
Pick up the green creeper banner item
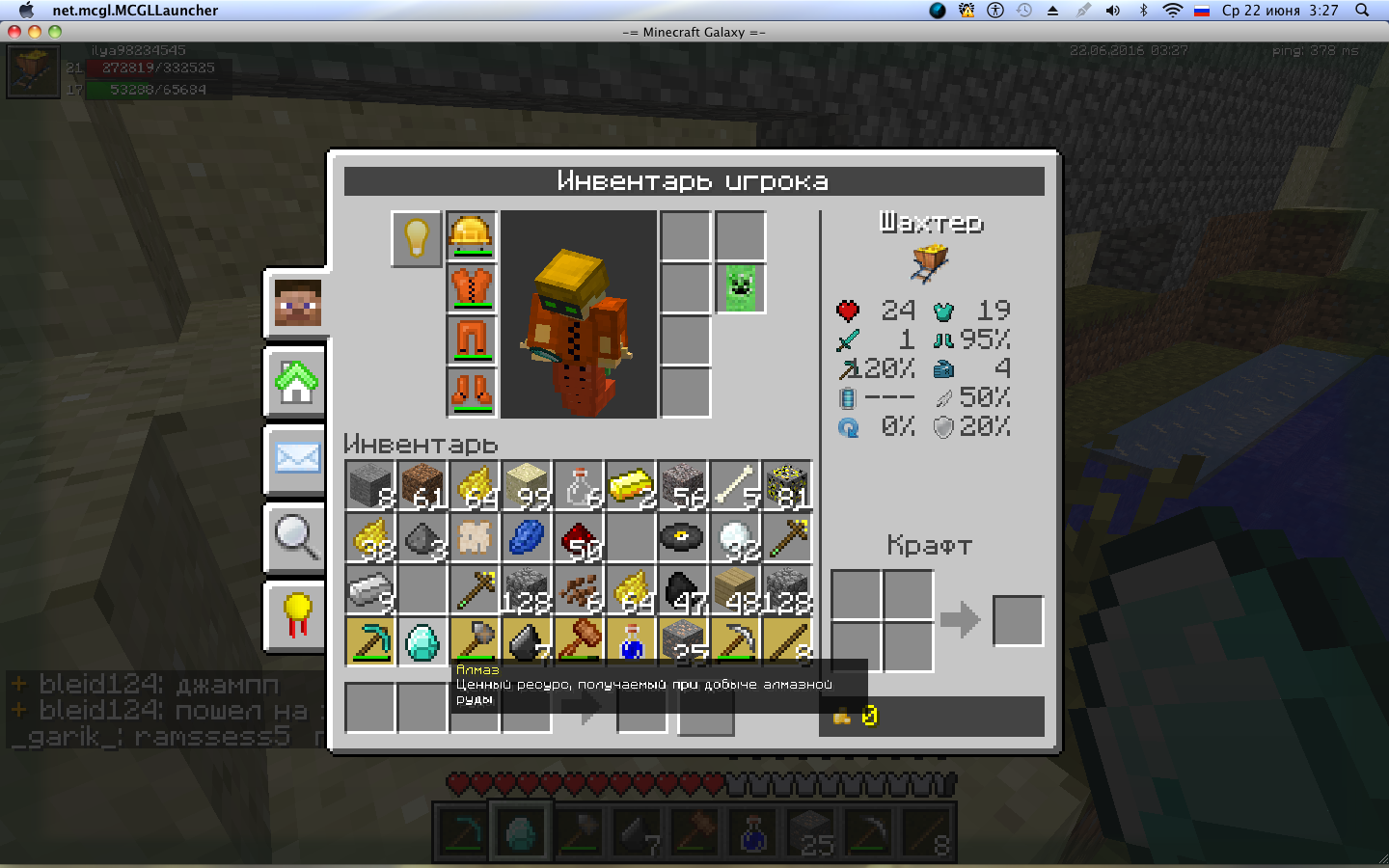pos(741,287)
